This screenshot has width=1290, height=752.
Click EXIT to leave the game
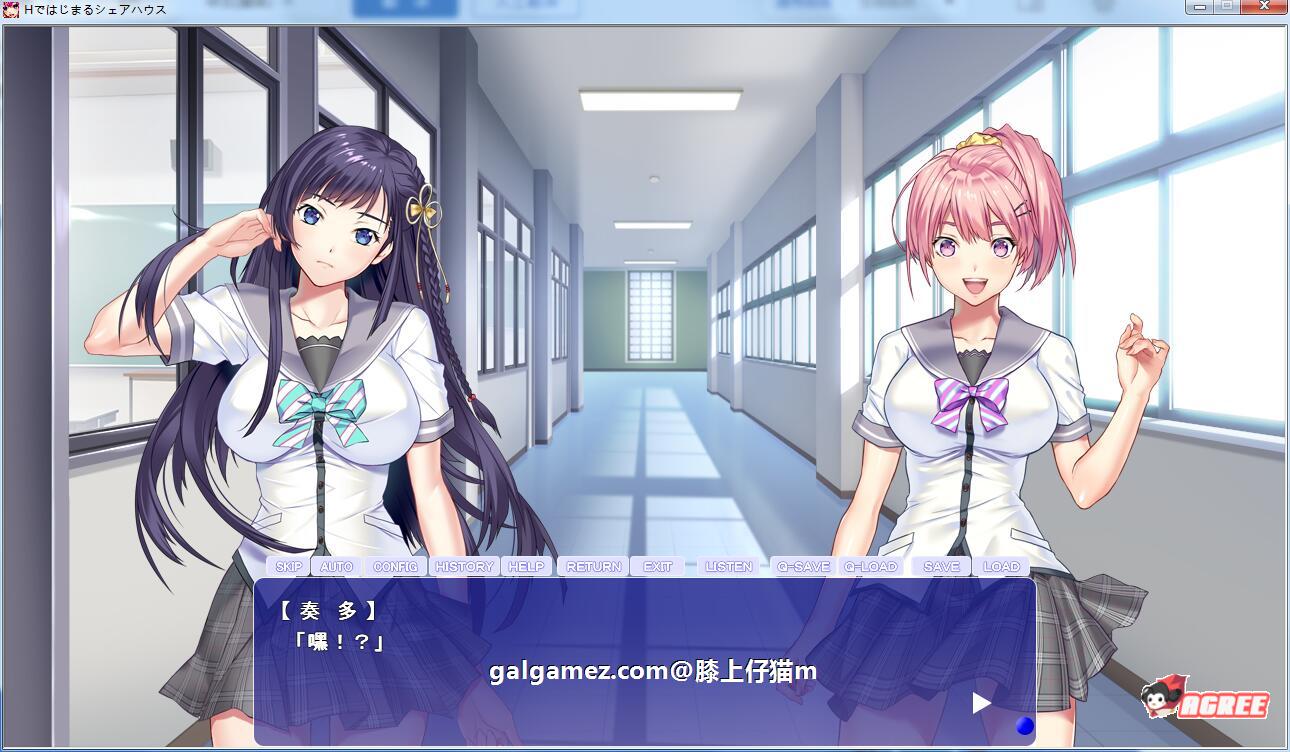pos(657,565)
